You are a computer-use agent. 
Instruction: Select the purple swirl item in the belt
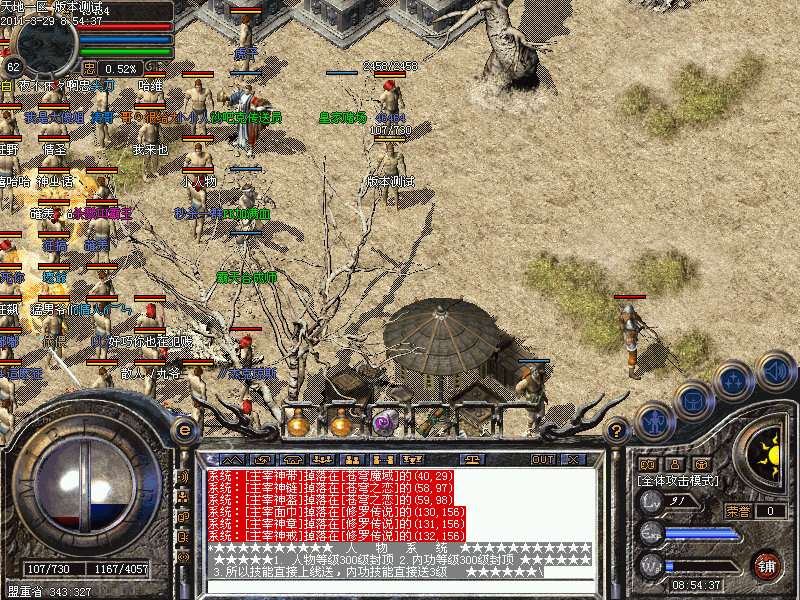(384, 424)
